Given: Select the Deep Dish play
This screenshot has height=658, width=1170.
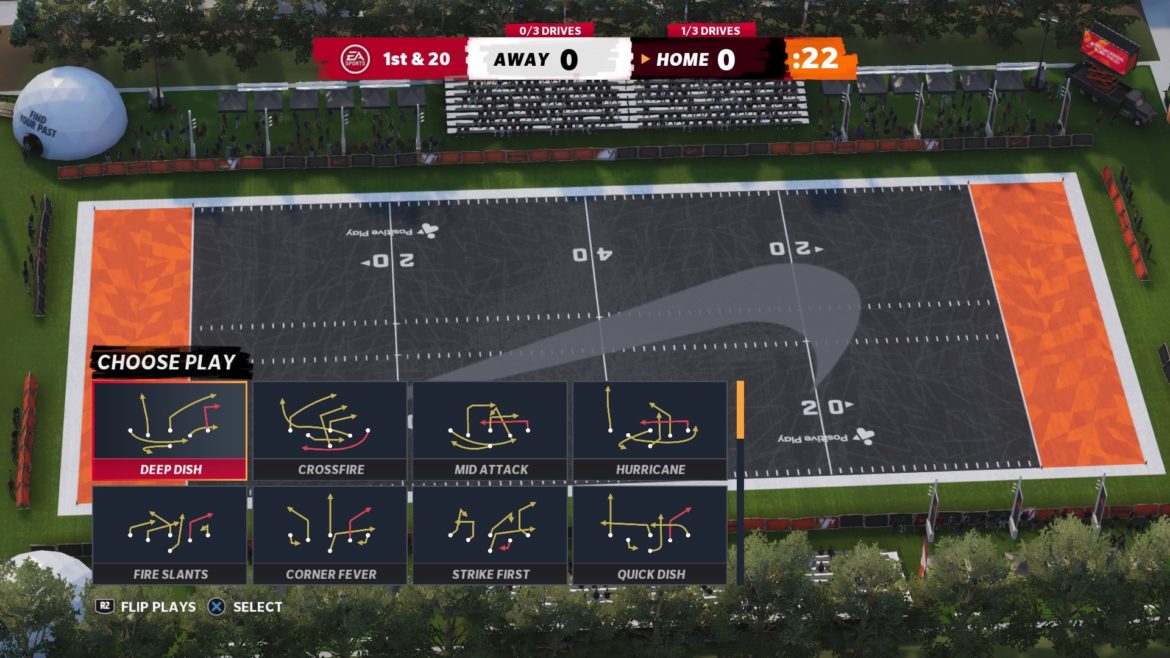Looking at the screenshot, I should coord(170,430).
